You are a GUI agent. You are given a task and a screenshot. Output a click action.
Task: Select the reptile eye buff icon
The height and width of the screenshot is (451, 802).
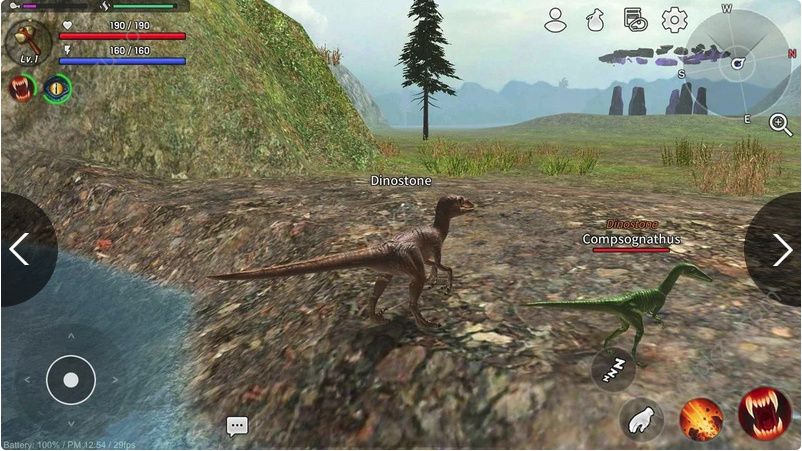[x=57, y=88]
